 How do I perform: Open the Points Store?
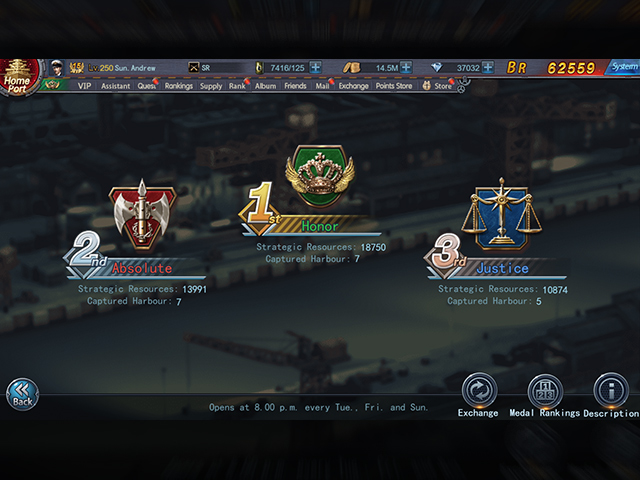point(393,86)
